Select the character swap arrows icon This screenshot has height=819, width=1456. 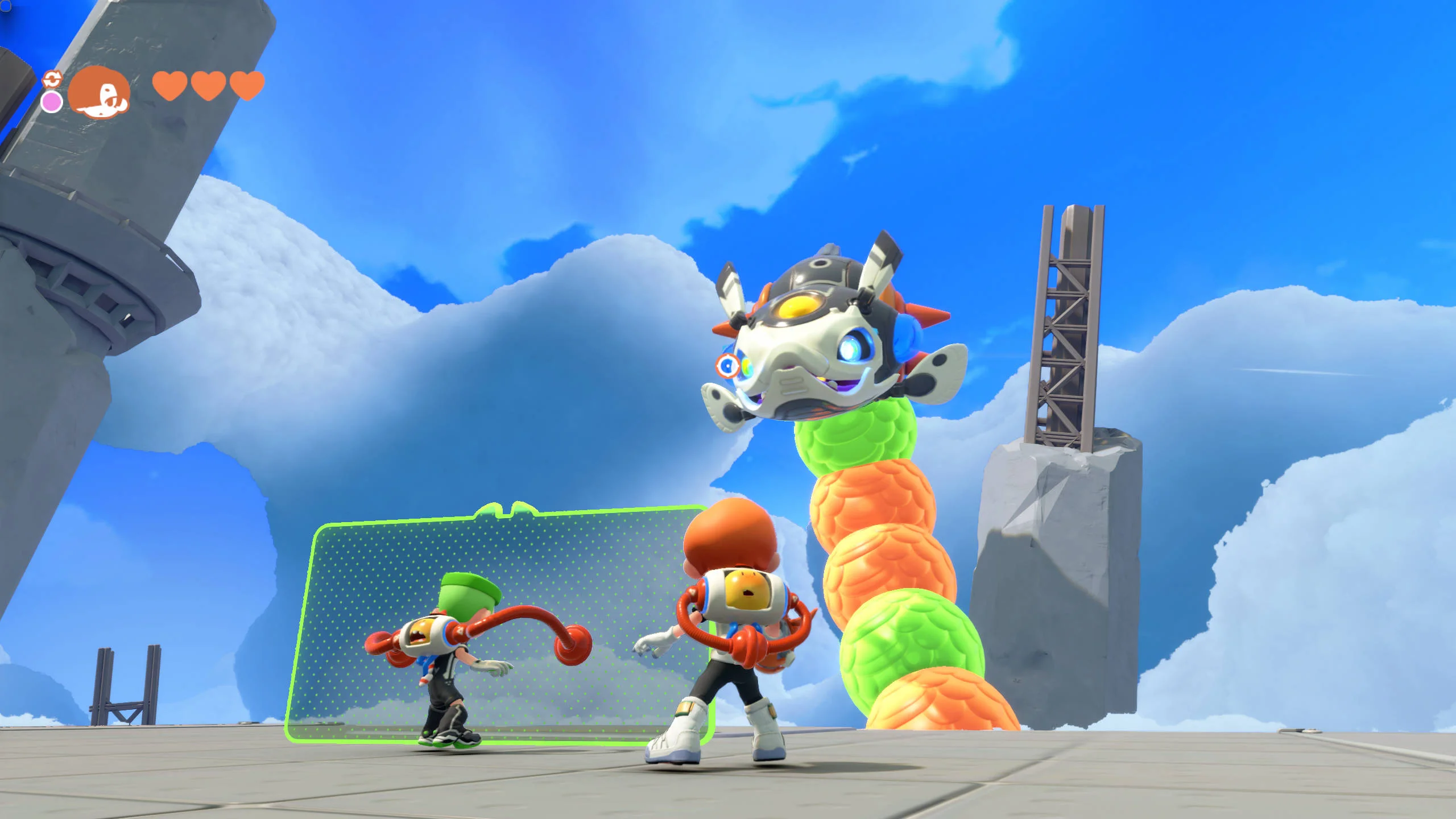(x=52, y=78)
